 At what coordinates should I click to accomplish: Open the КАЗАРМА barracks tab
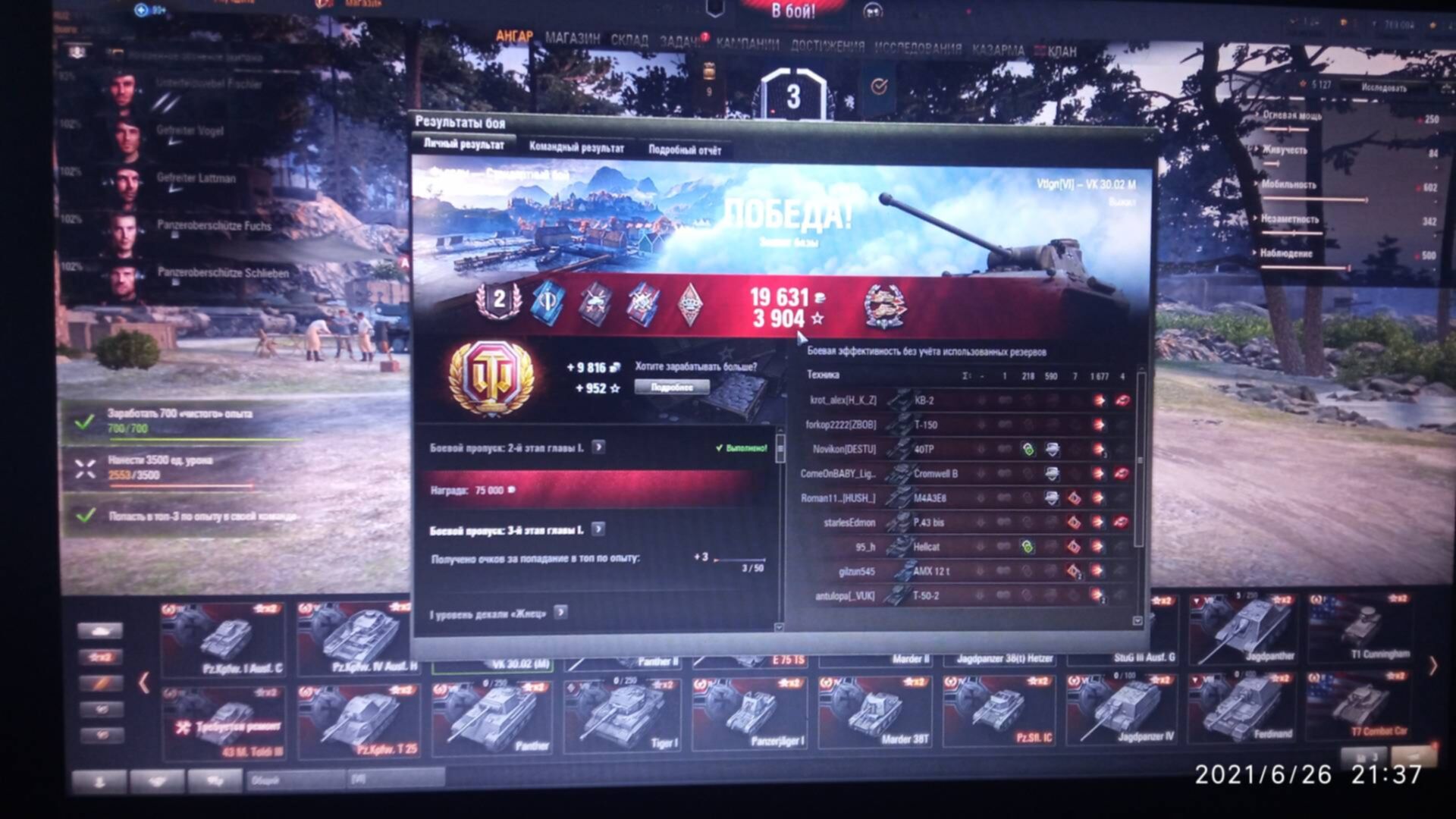[998, 50]
